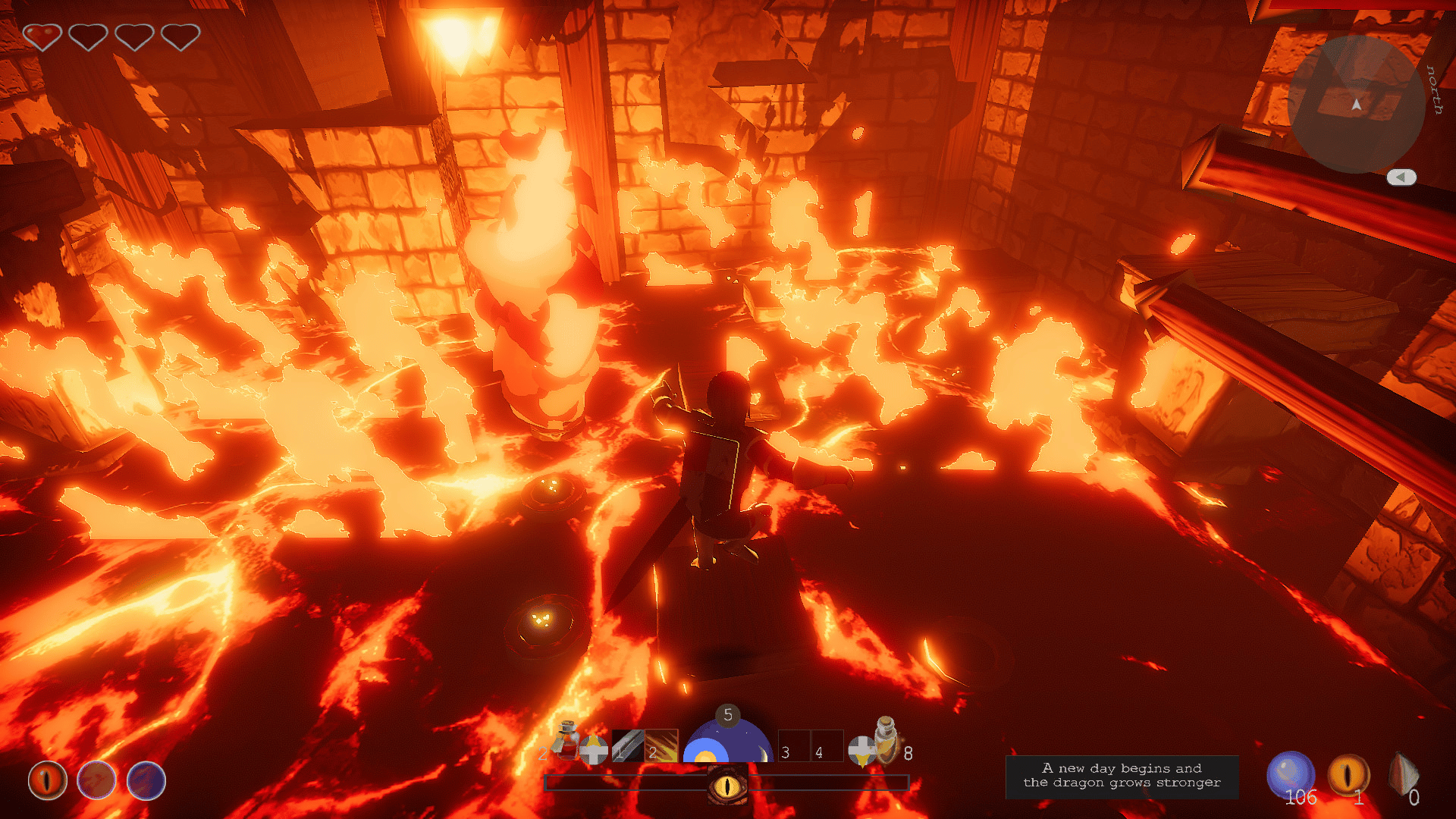
Task: Use the orange potion bottle
Action: (886, 739)
